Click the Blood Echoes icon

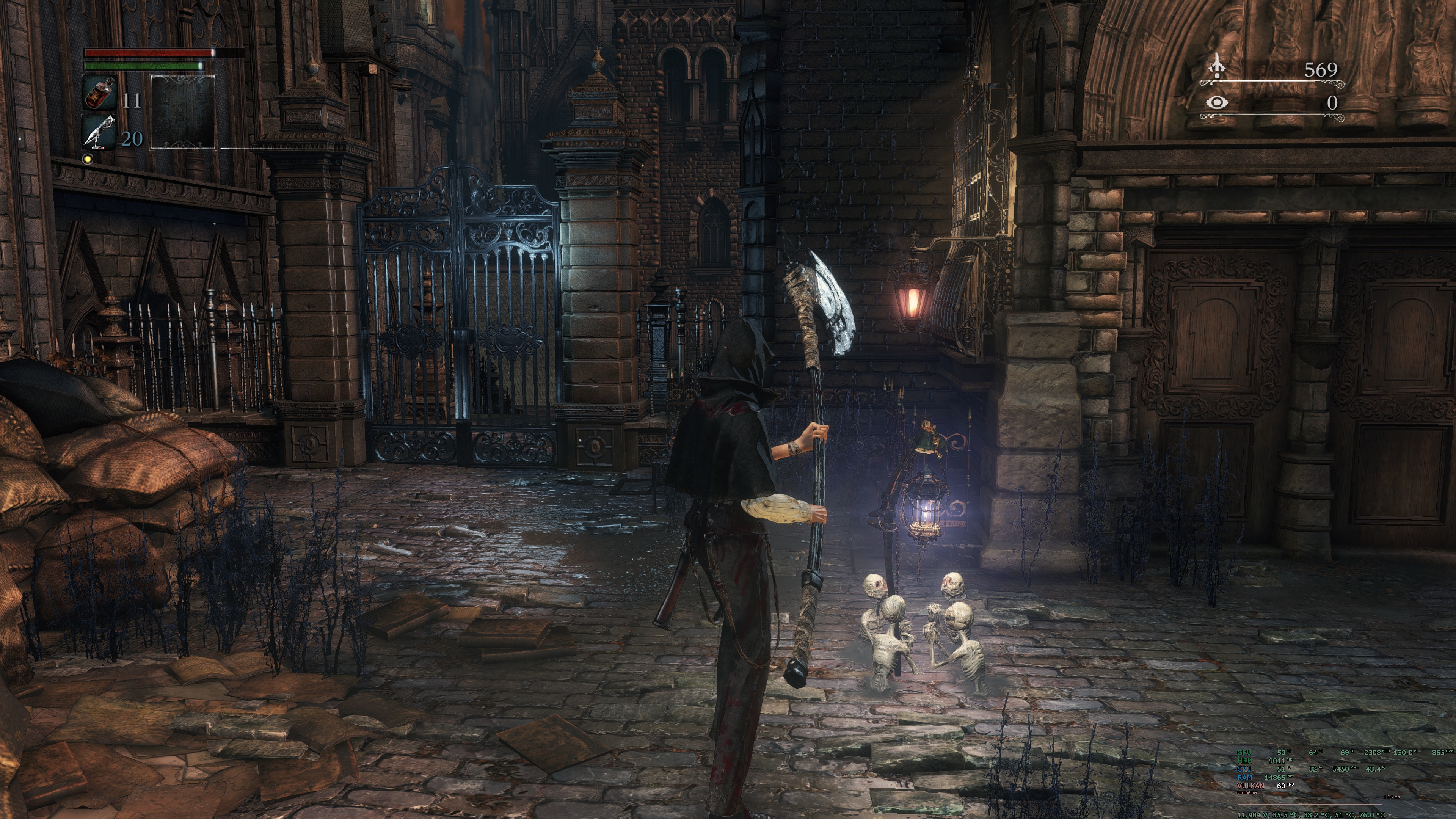pyautogui.click(x=1217, y=67)
